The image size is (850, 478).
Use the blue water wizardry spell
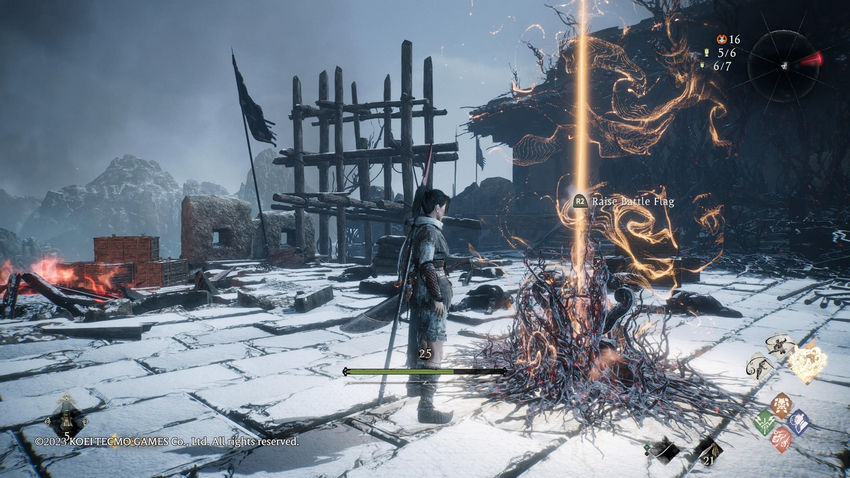click(x=798, y=422)
